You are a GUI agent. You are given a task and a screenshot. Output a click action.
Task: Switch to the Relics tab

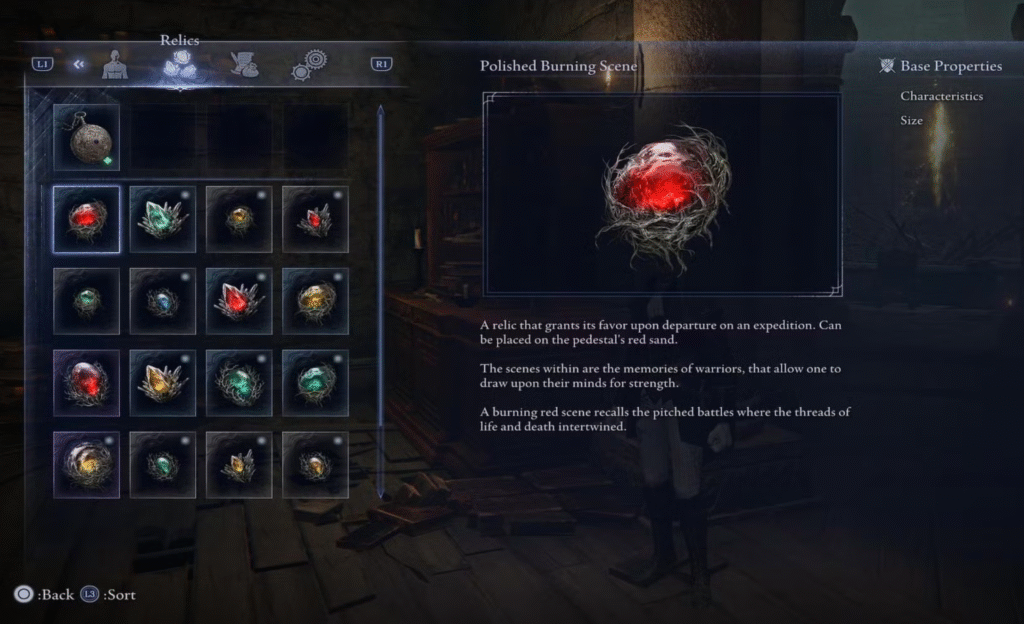tap(179, 65)
